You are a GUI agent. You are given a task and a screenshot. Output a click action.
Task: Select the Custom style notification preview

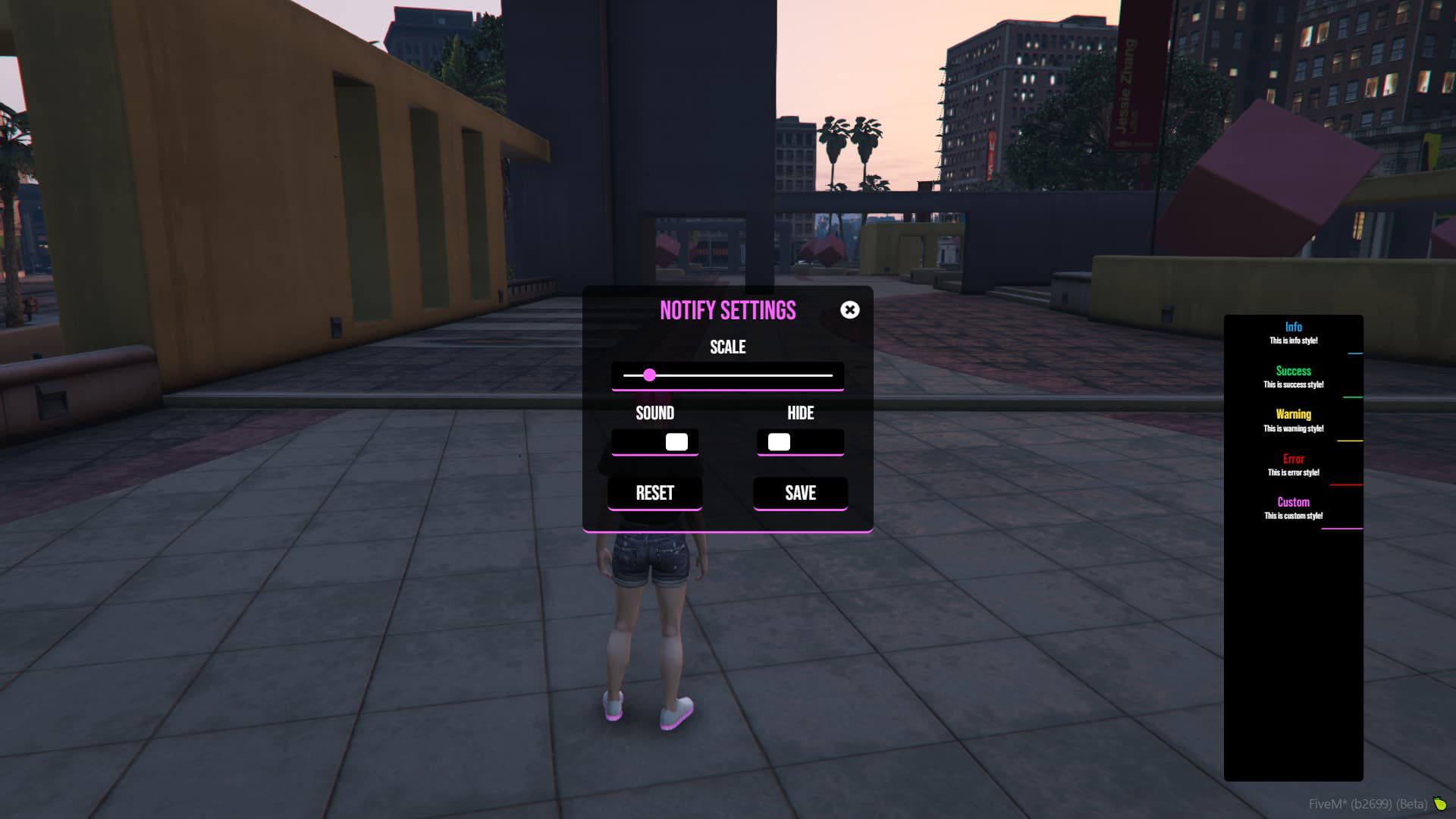pos(1293,508)
